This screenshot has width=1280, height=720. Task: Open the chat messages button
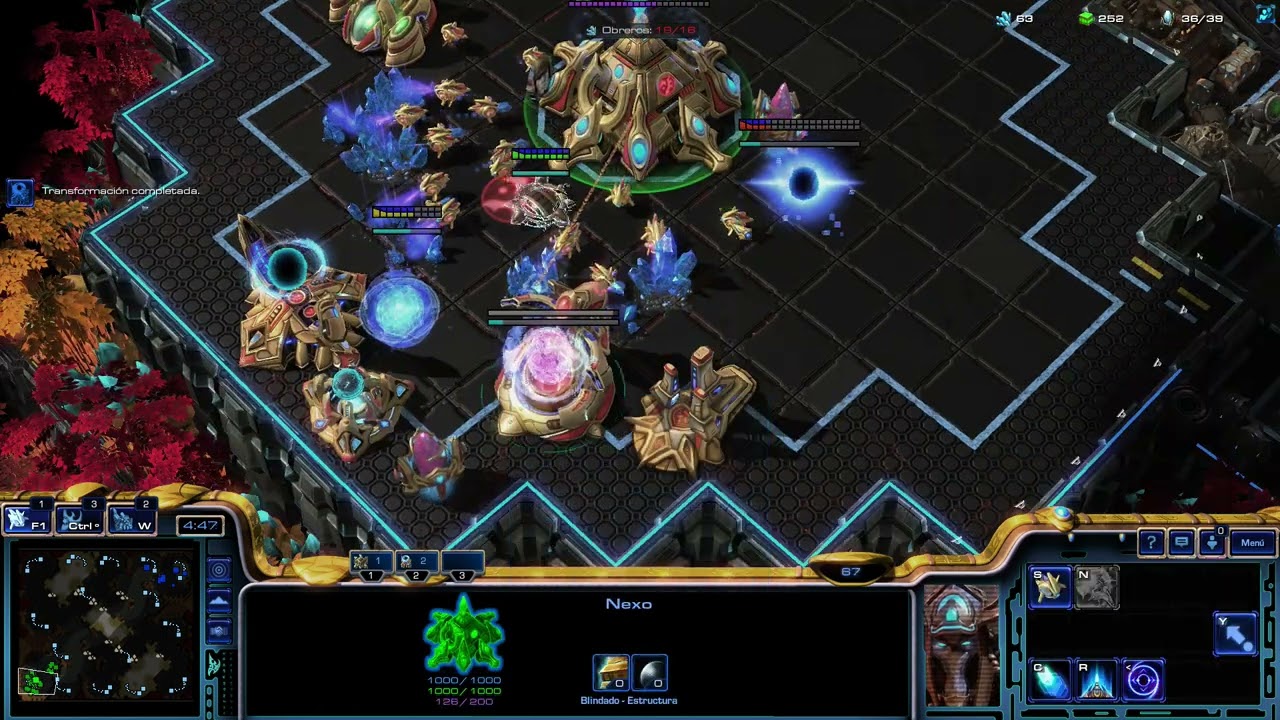click(x=1181, y=542)
